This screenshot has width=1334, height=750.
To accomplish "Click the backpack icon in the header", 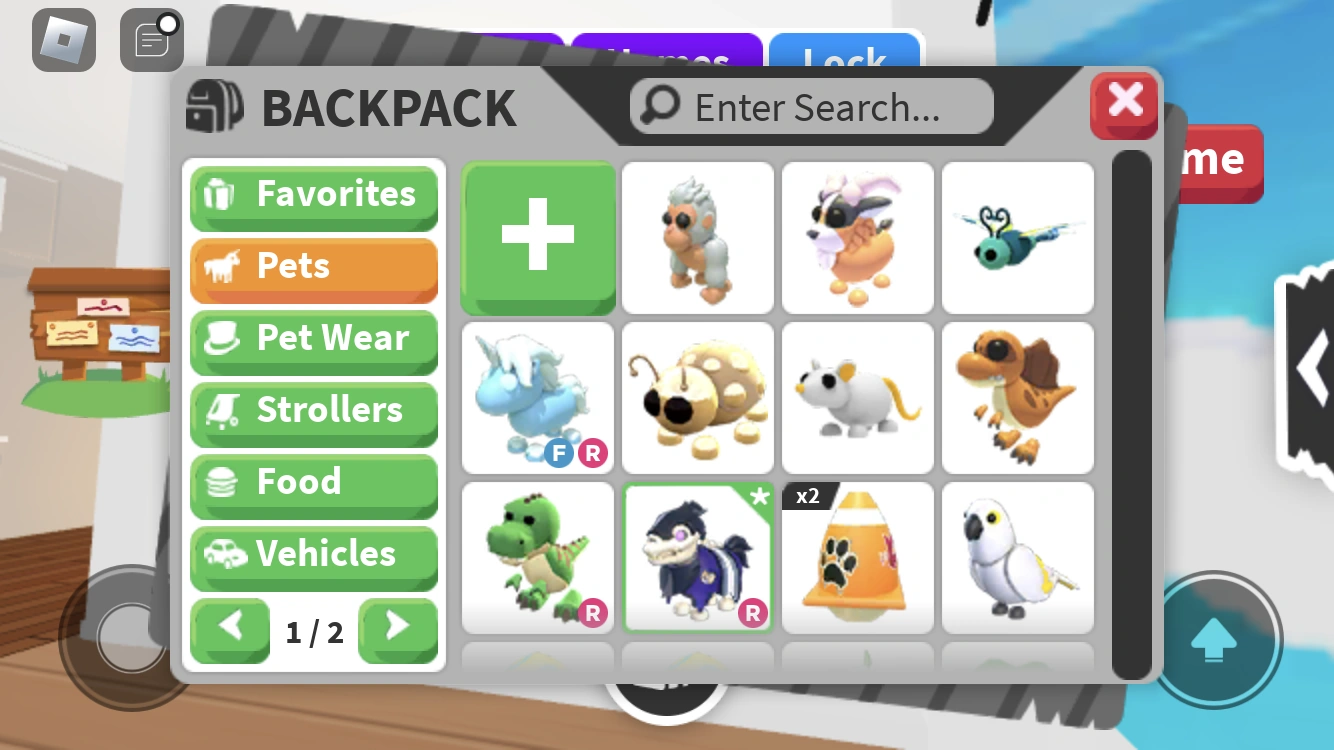I will coord(213,106).
